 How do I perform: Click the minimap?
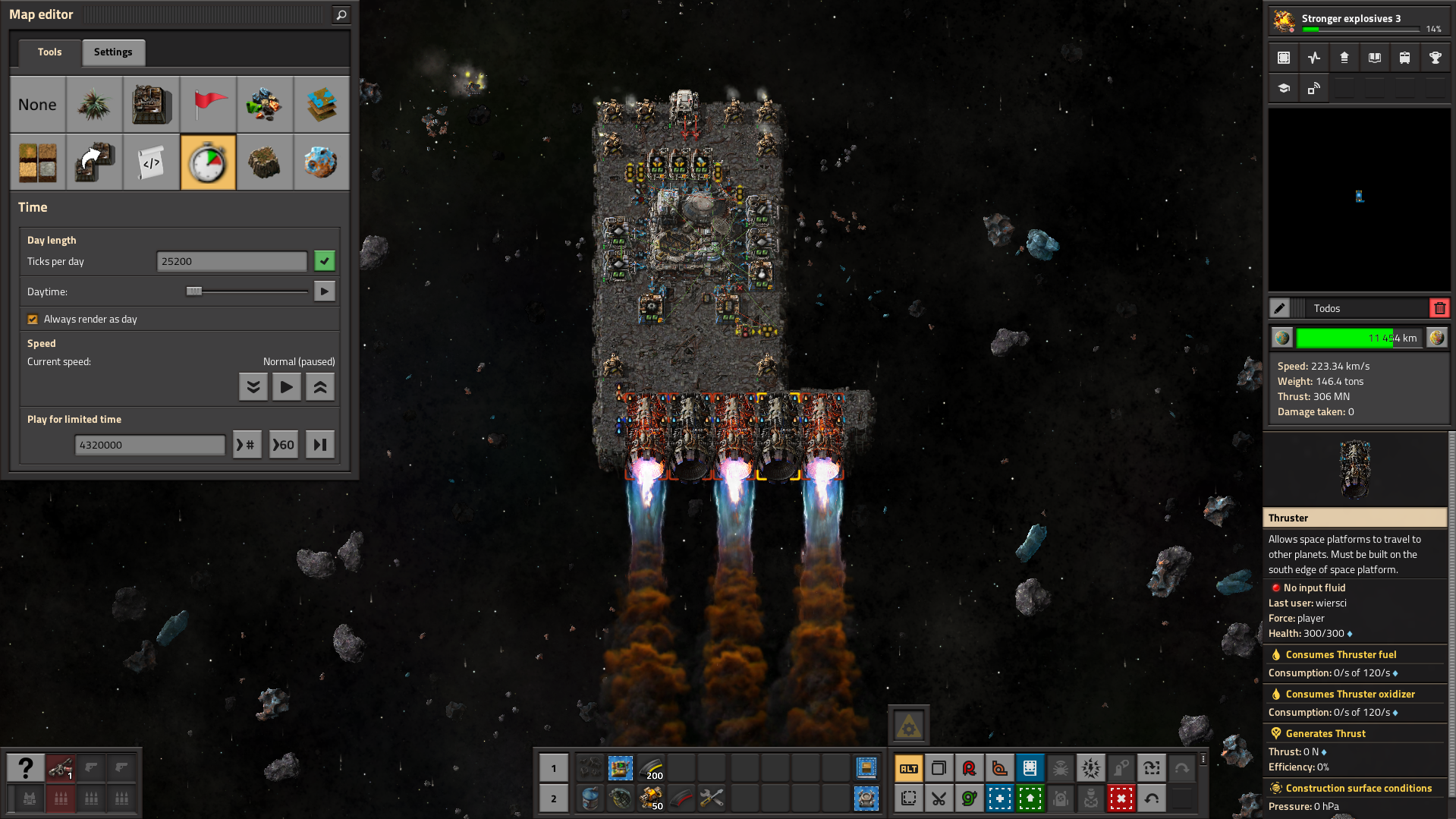[x=1359, y=199]
